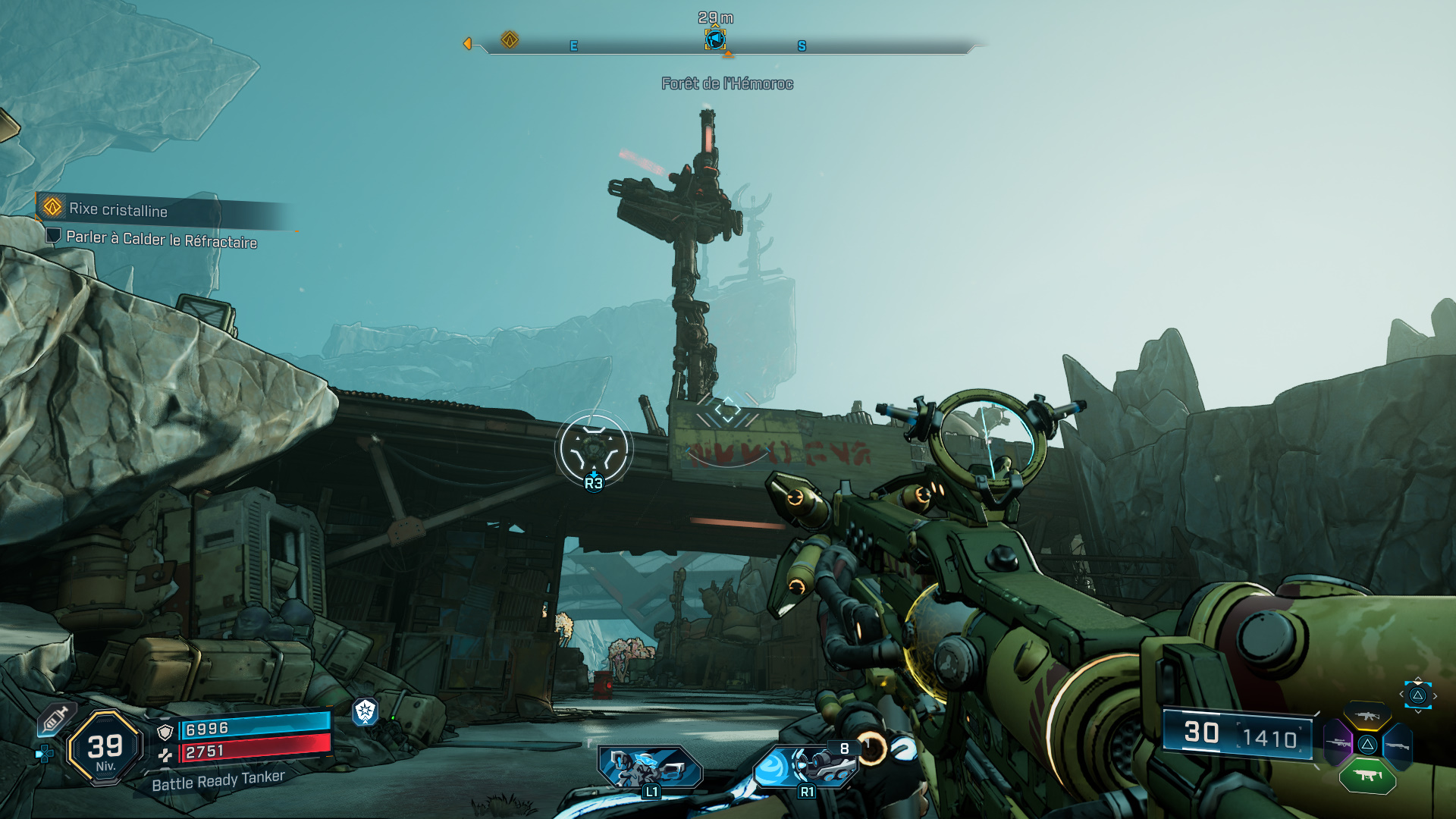This screenshot has height=819, width=1456.
Task: Activate the action skill icon labeled L1
Action: click(x=650, y=768)
